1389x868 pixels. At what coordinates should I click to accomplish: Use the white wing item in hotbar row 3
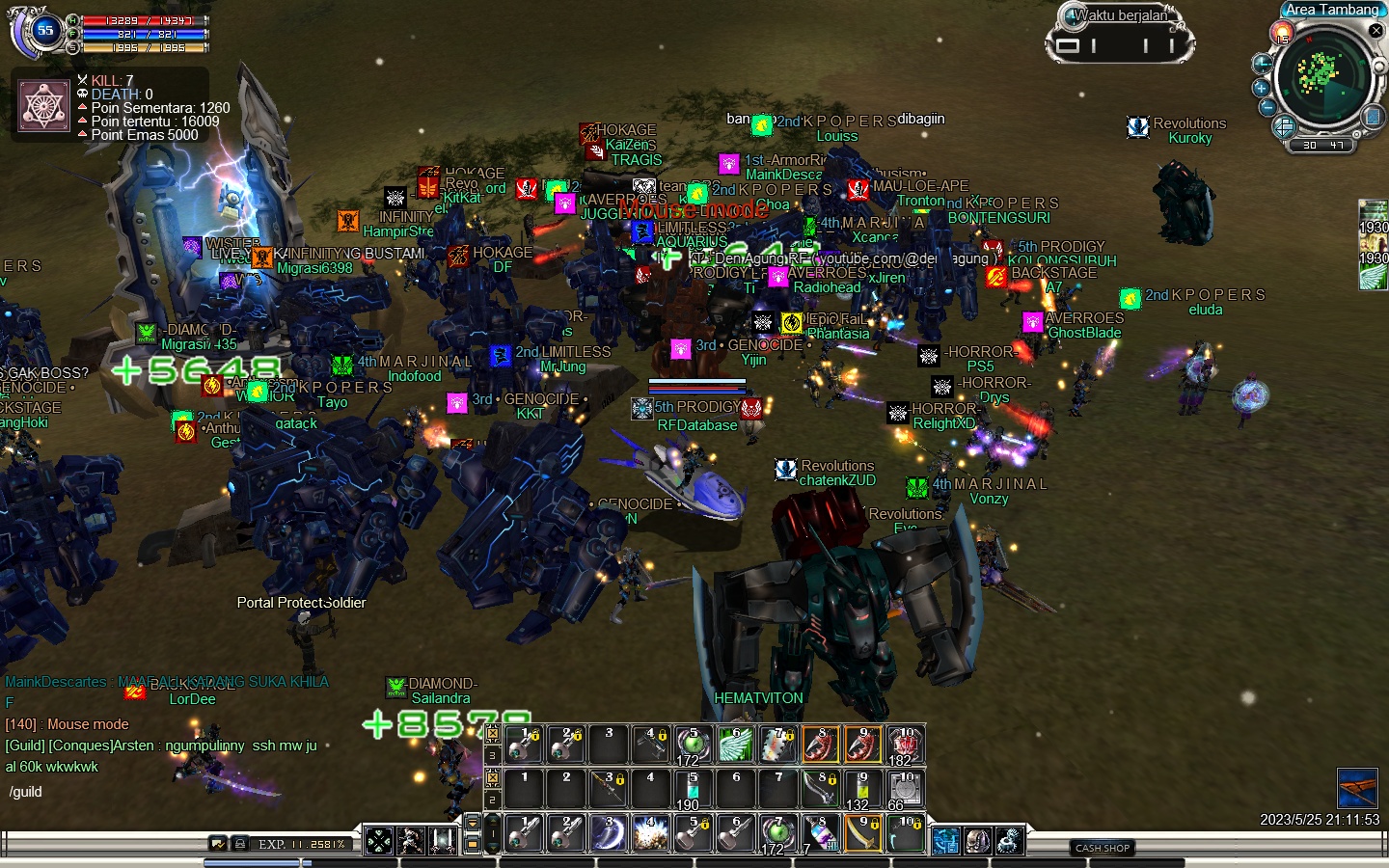(x=735, y=745)
